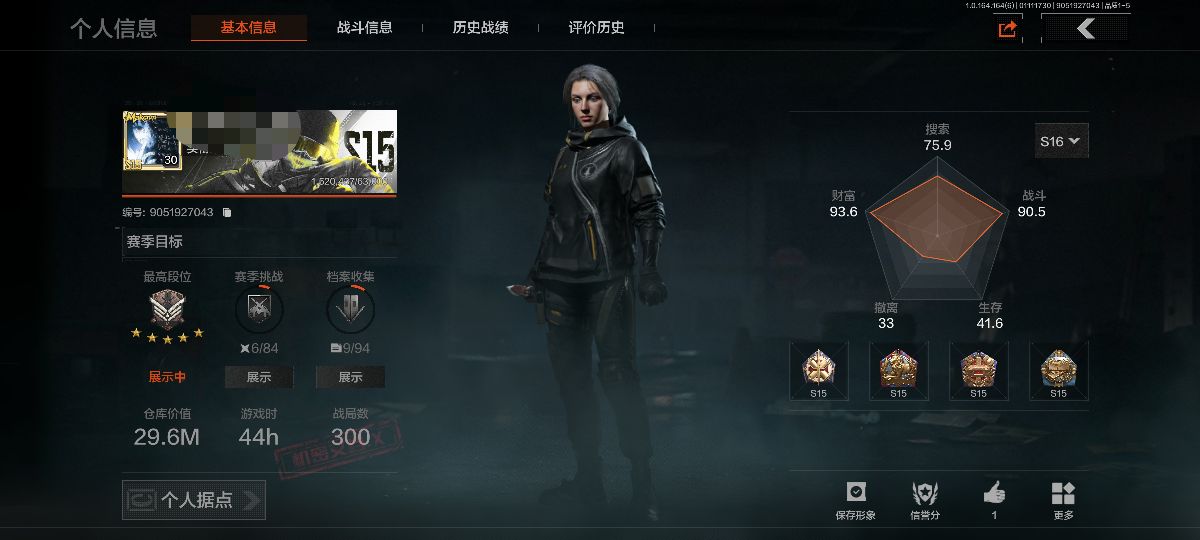The image size is (1200, 540).
Task: Click 展示 under 档案收集
Action: click(350, 377)
